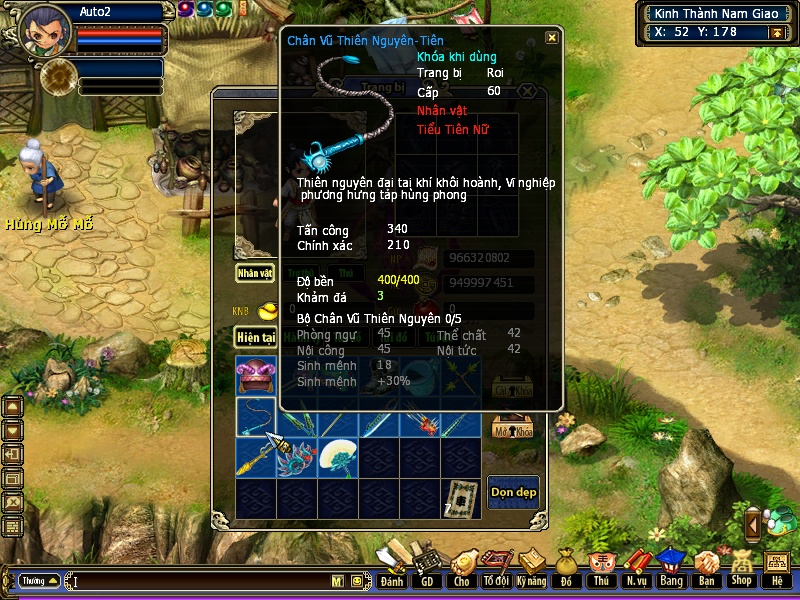Select the scroll item with count 7

point(460,496)
